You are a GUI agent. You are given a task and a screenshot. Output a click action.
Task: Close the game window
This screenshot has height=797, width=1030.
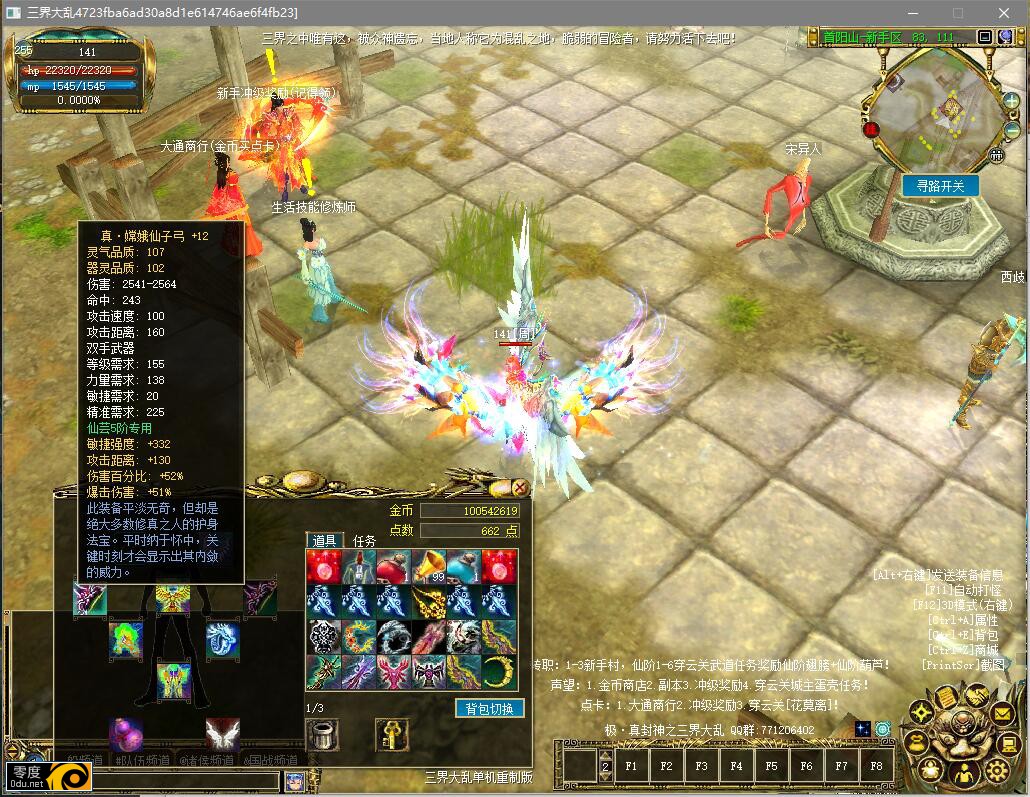1004,13
